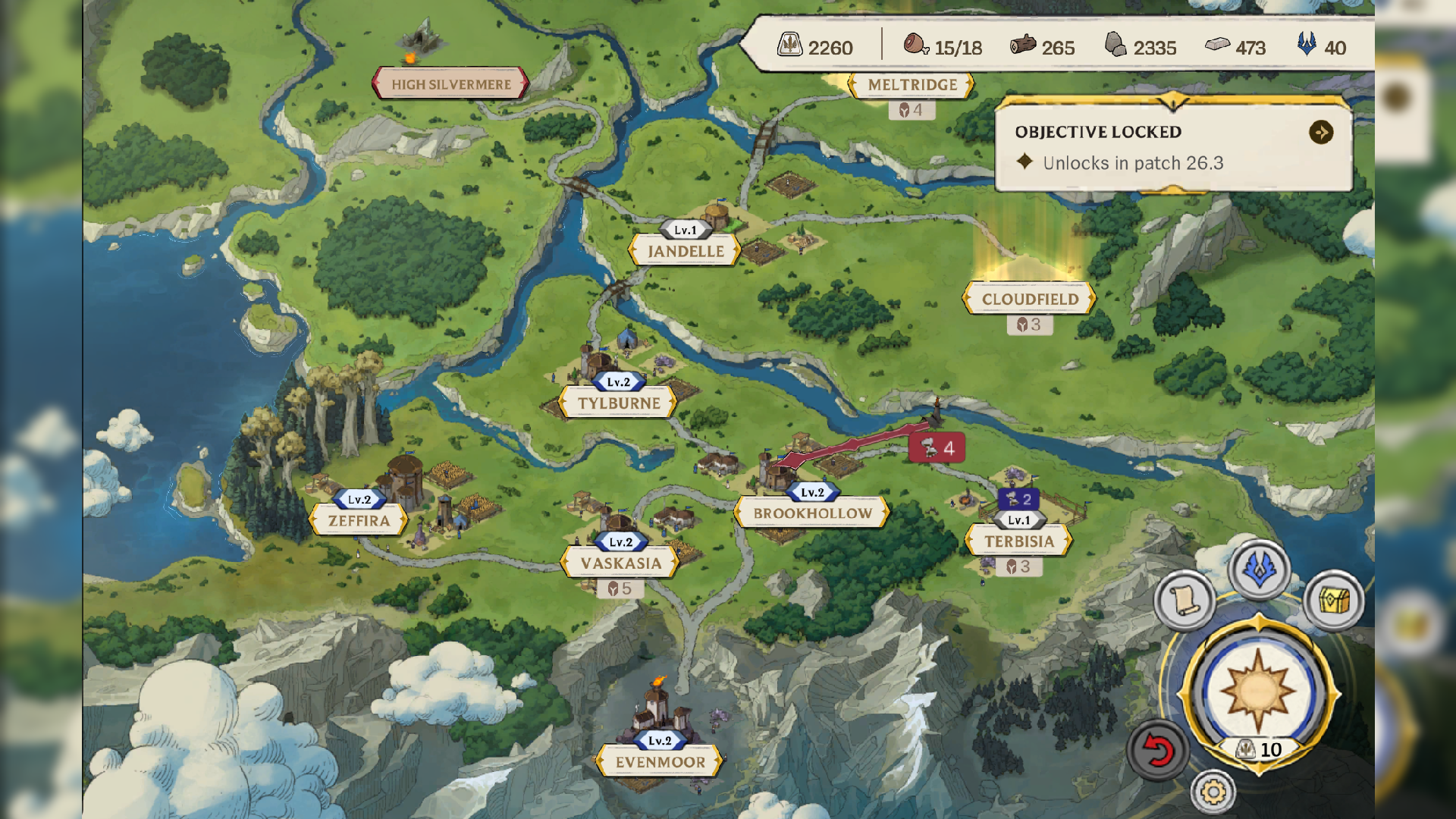
Task: Select the blue army badge above Terbisia
Action: pyautogui.click(x=1018, y=499)
